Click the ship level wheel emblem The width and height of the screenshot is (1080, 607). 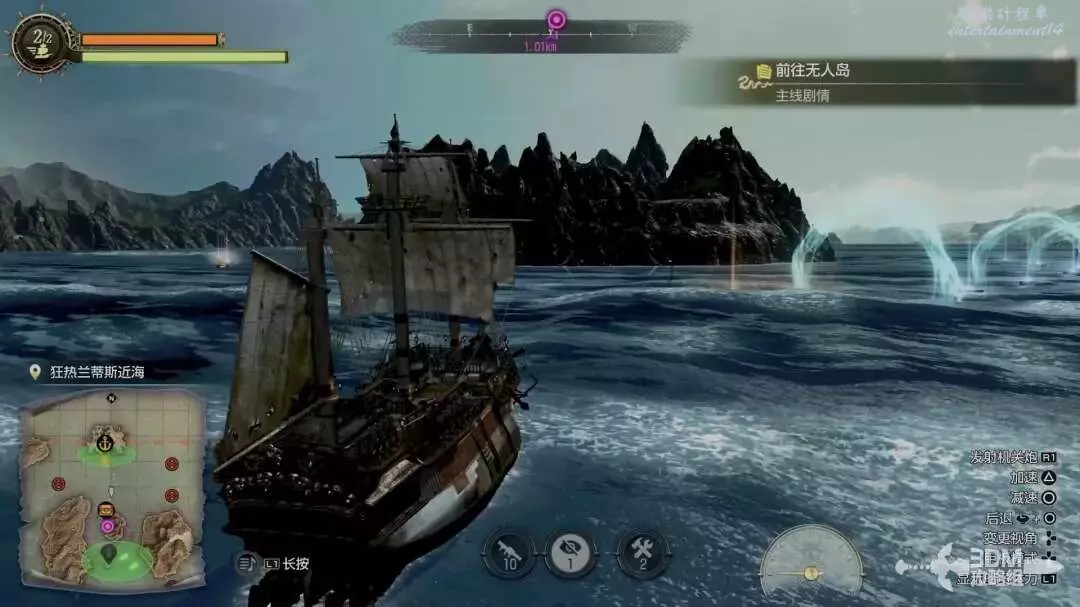[x=40, y=43]
